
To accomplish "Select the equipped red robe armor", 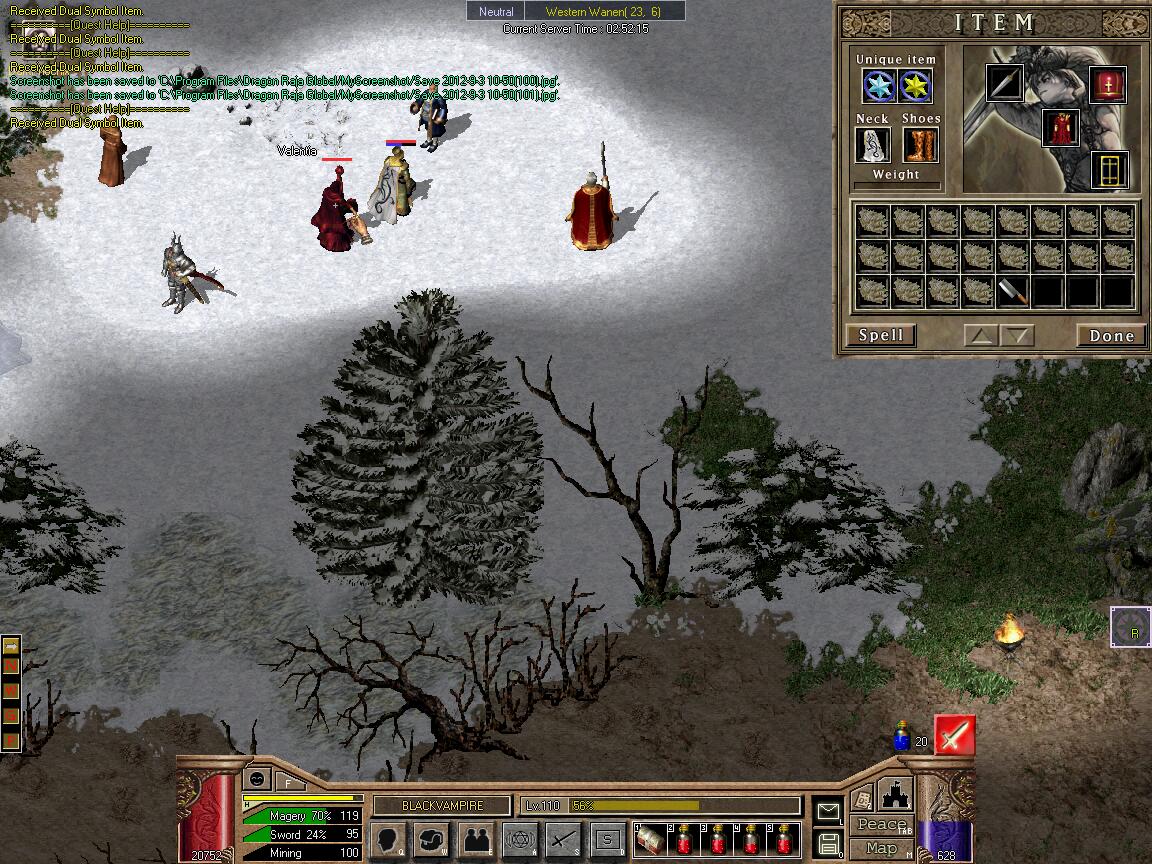I will (x=1060, y=128).
